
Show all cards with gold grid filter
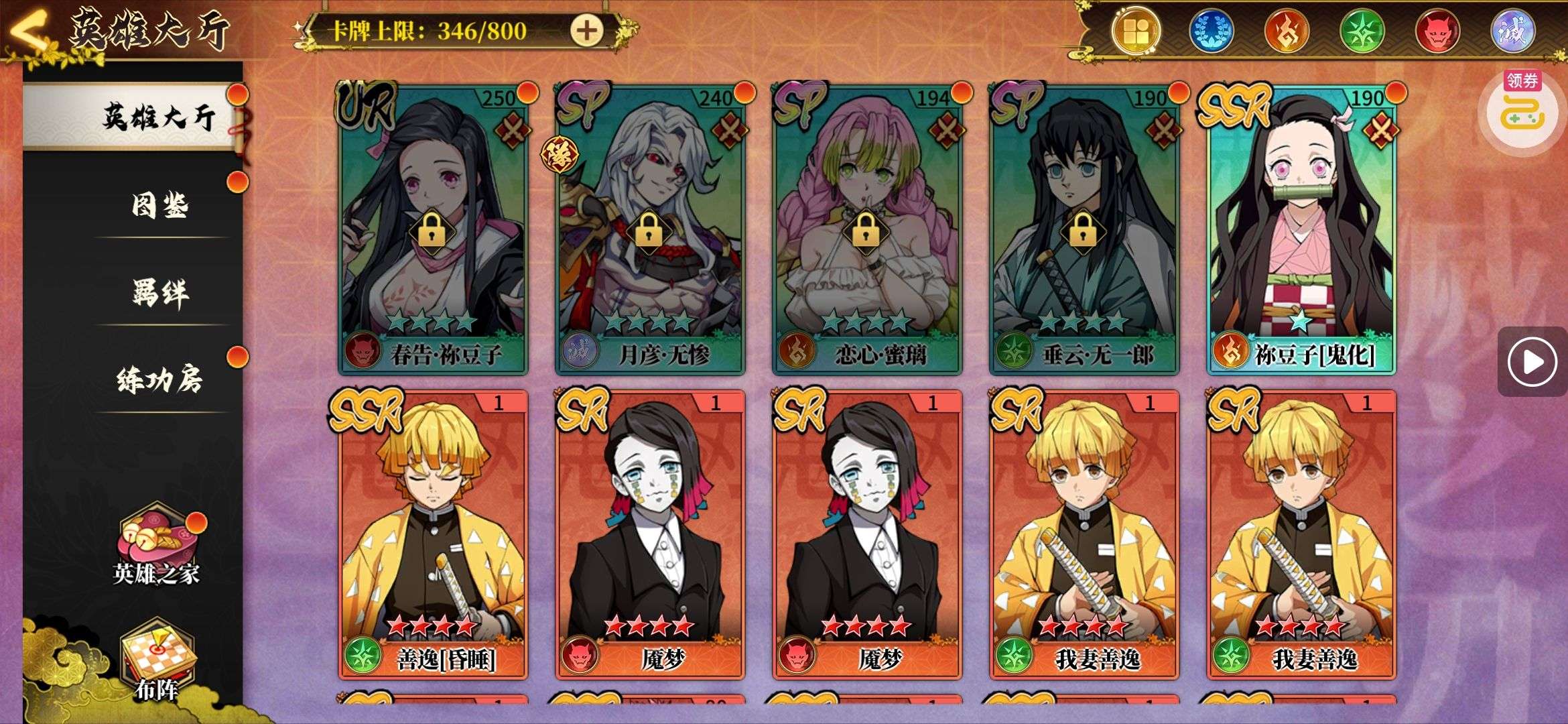coord(1135,31)
